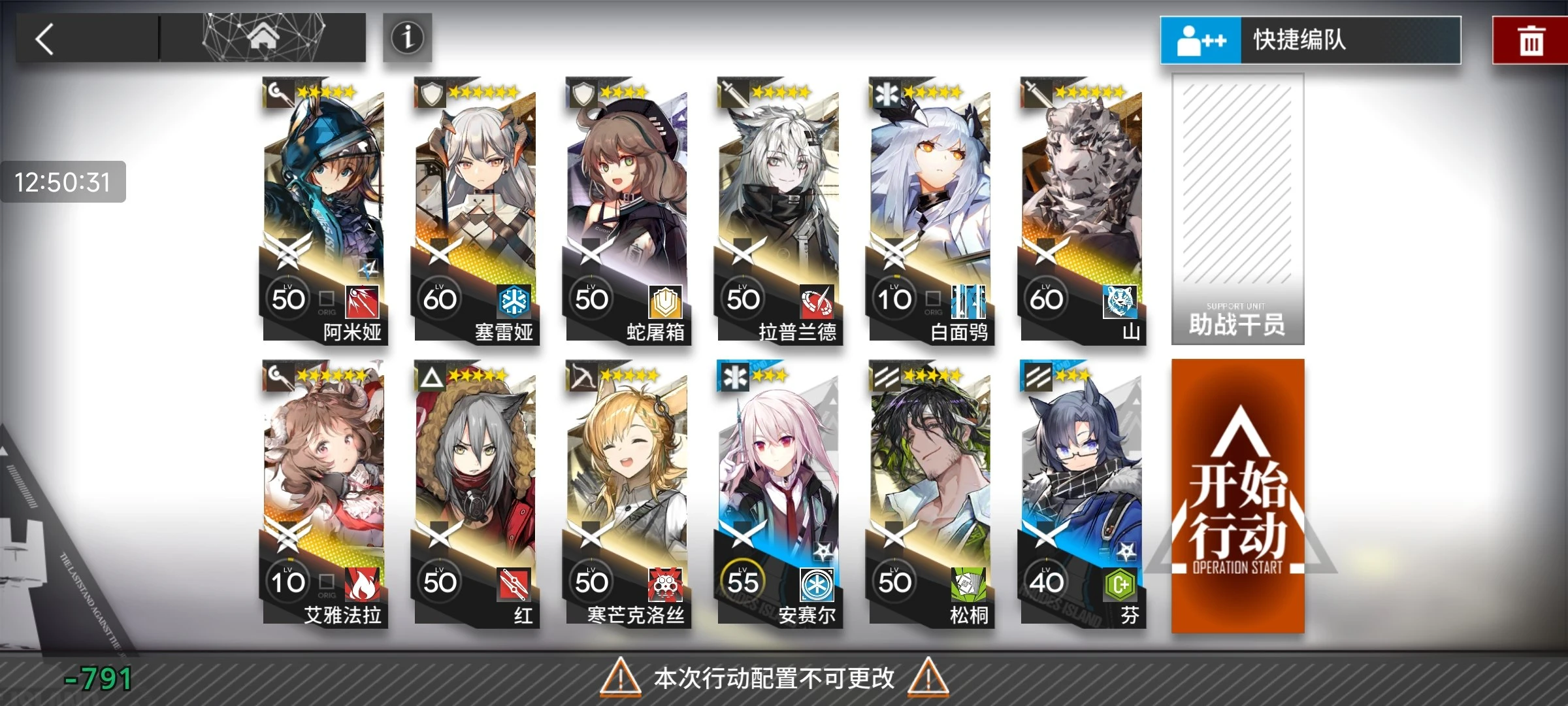Choose the 蛇屠箱 operator card
Viewport: 1568px width, 706px height.
click(x=627, y=209)
